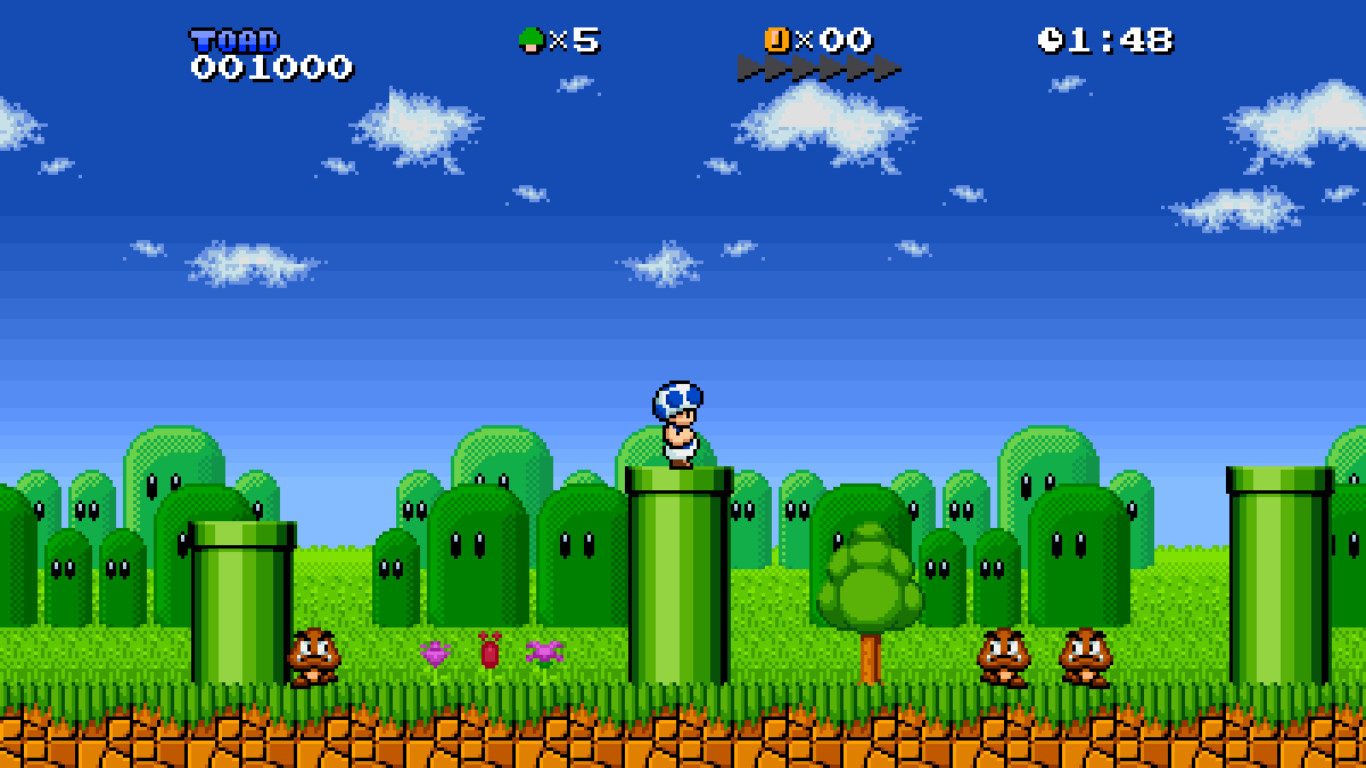Click the Goomba near the left pipe
The image size is (1366, 768).
(312, 655)
